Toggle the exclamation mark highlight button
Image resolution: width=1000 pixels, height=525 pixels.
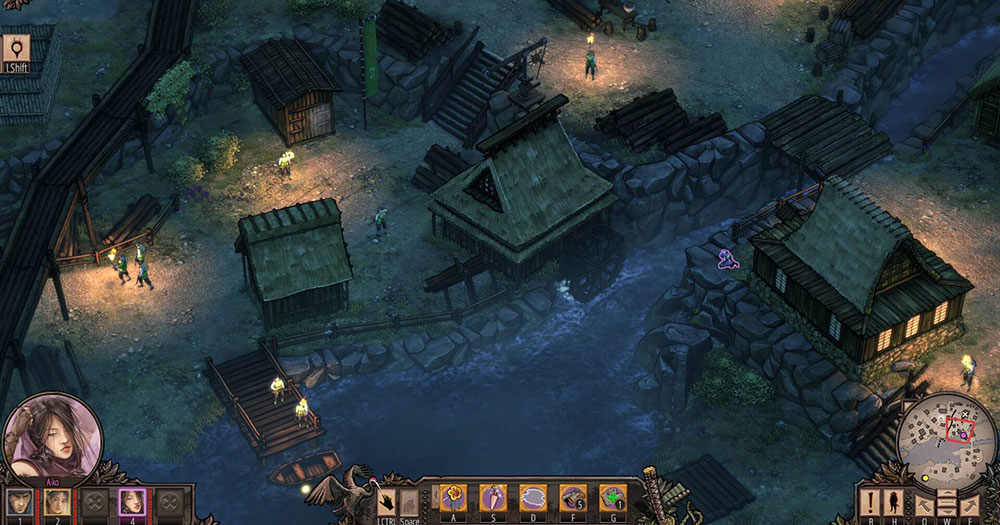click(870, 502)
